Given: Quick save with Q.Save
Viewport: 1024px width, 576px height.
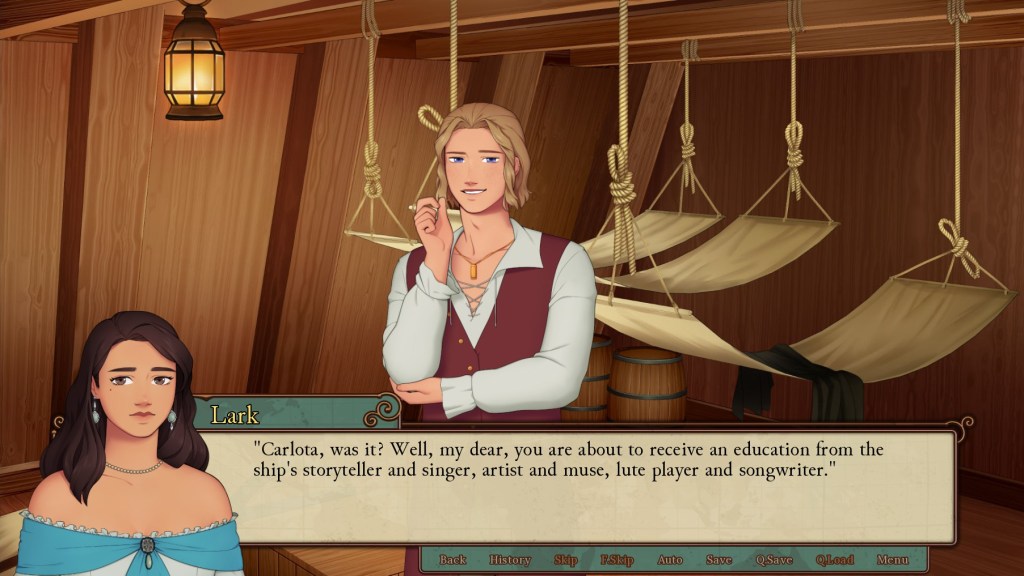Looking at the screenshot, I should coord(773,560).
